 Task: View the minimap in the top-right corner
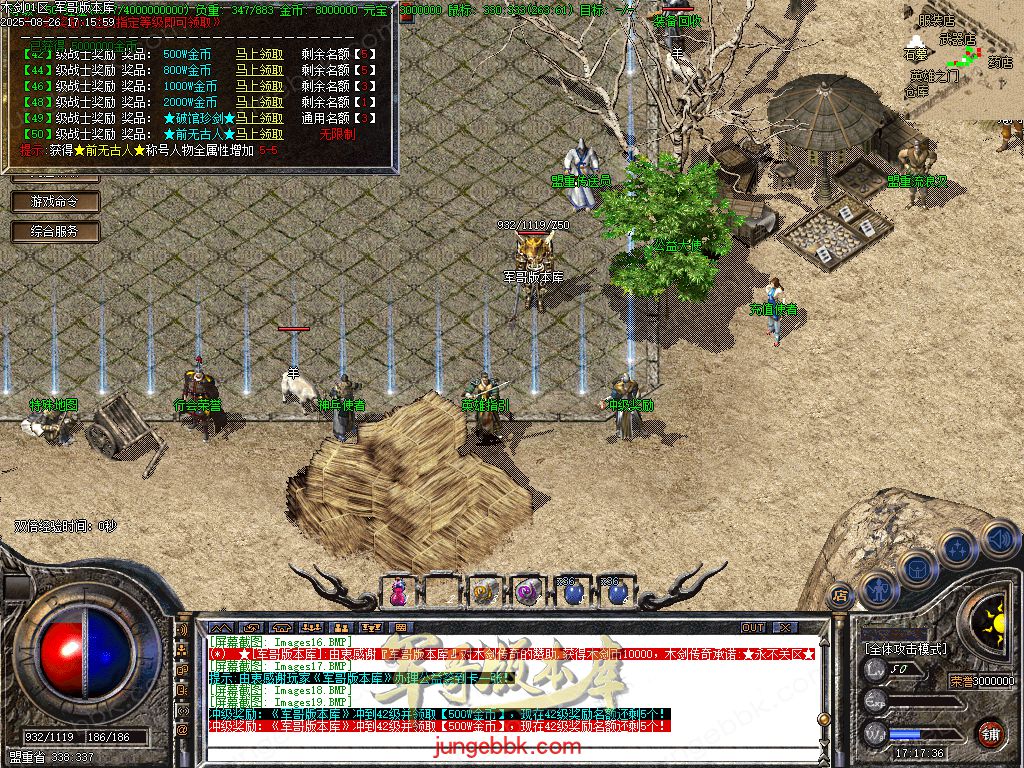pyautogui.click(x=960, y=60)
